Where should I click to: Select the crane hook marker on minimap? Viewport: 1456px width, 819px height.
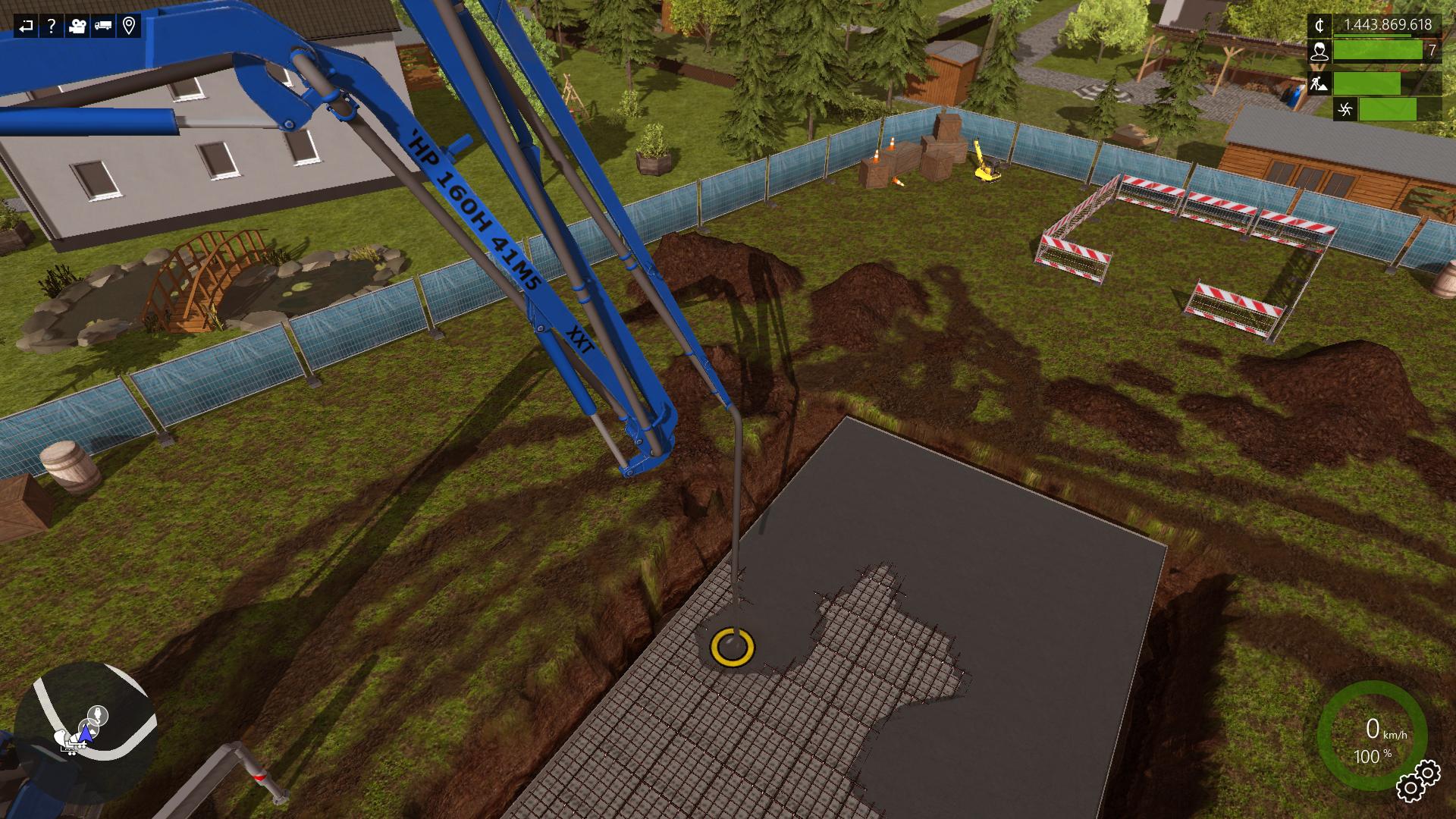pyautogui.click(x=97, y=714)
